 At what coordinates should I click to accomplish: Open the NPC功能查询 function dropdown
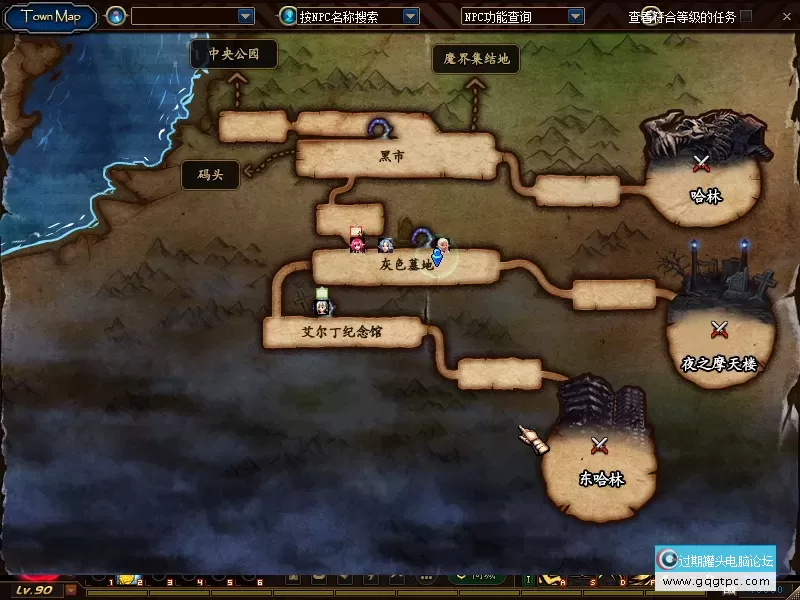click(575, 16)
